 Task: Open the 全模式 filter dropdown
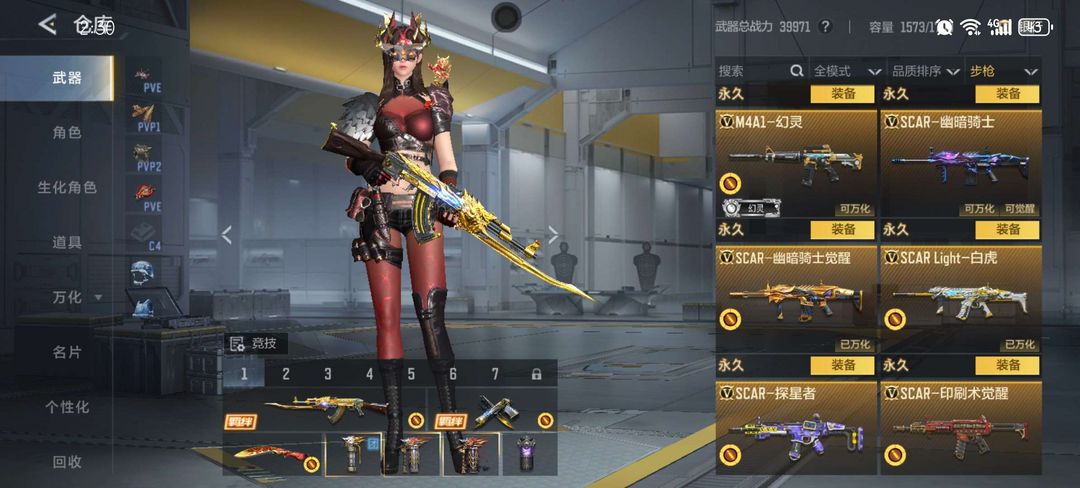click(x=846, y=71)
